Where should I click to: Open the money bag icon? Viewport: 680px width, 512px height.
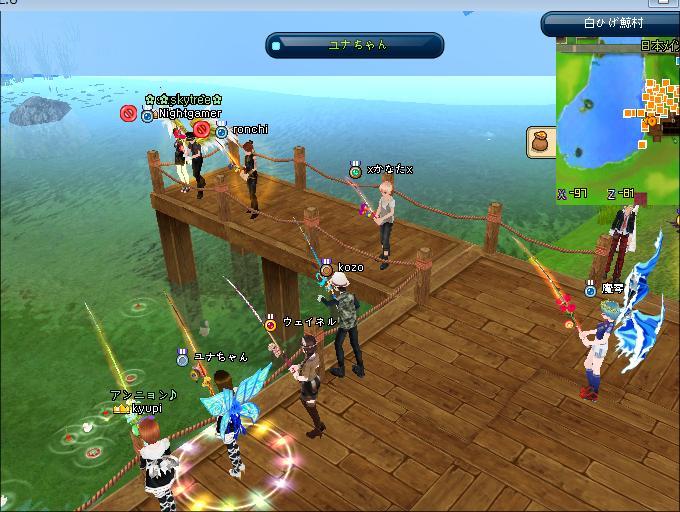click(x=542, y=143)
